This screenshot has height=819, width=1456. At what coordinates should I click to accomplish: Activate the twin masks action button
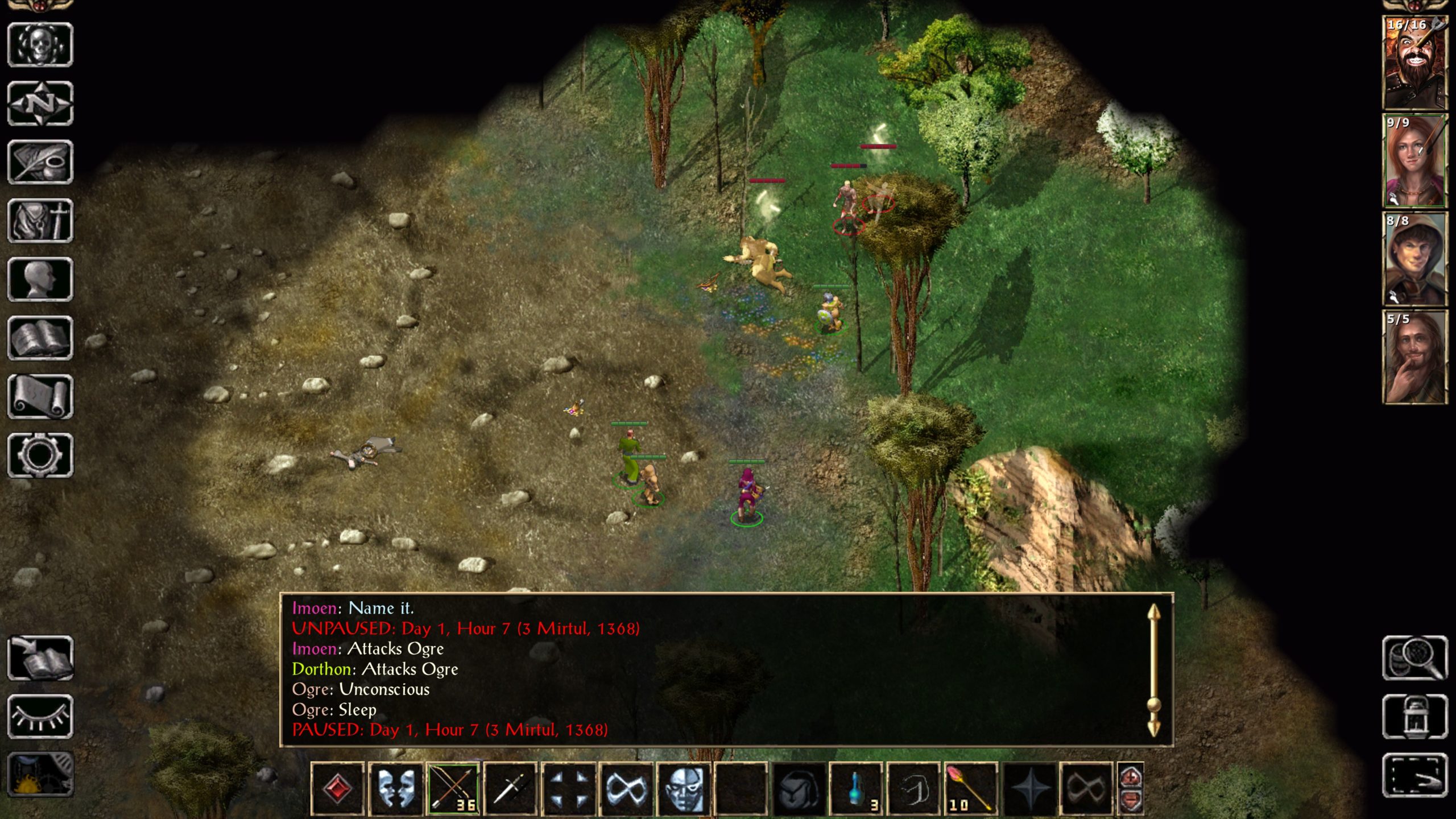[x=395, y=788]
